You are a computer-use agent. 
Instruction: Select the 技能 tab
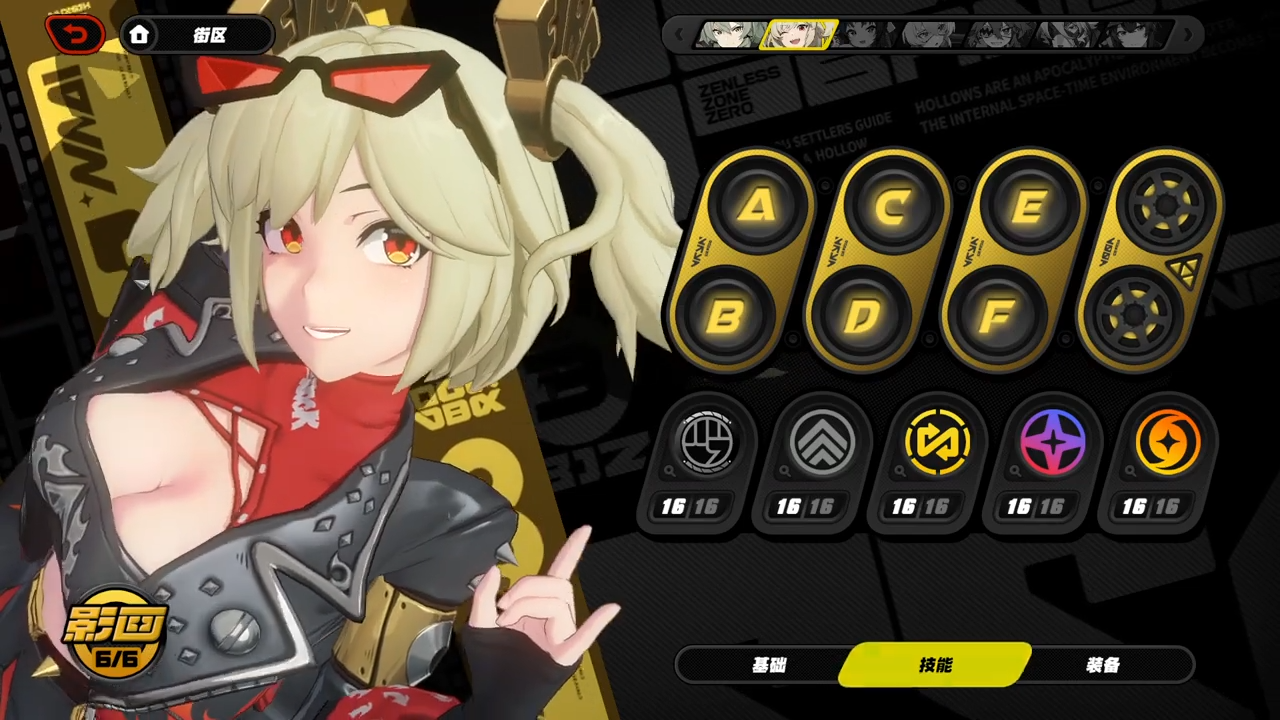pos(936,665)
